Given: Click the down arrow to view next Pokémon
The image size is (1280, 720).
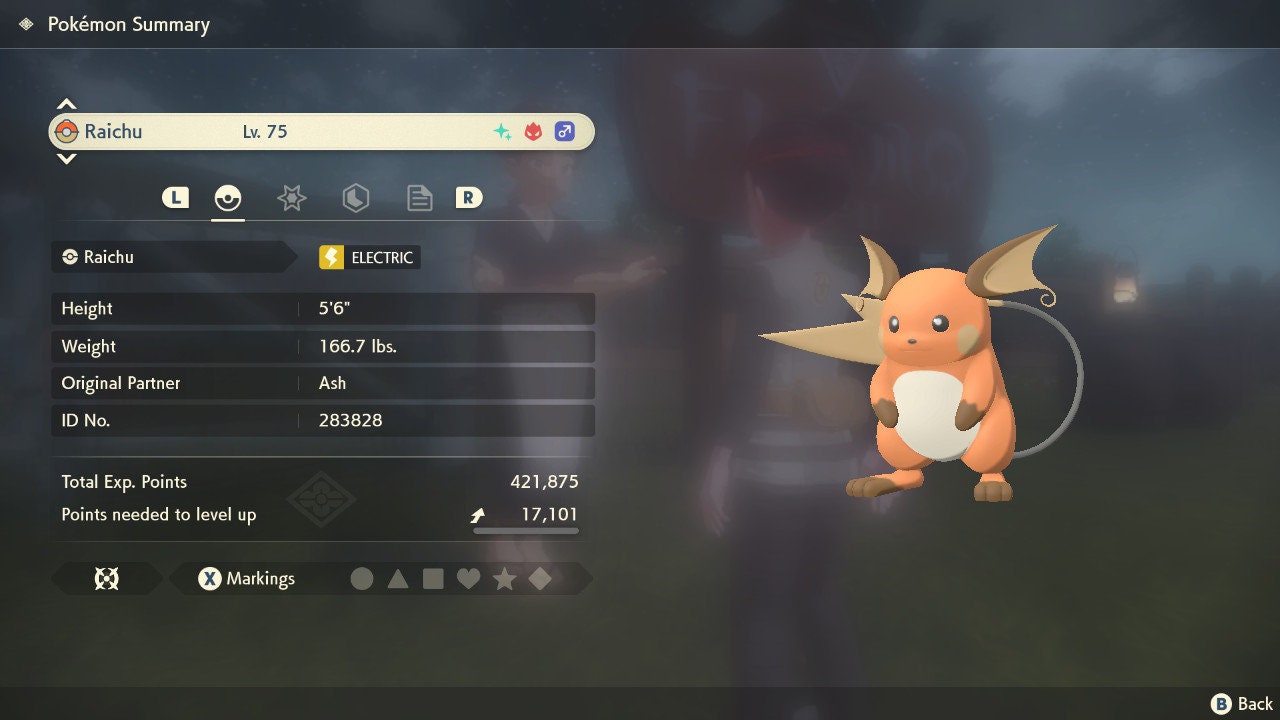Looking at the screenshot, I should (x=66, y=158).
